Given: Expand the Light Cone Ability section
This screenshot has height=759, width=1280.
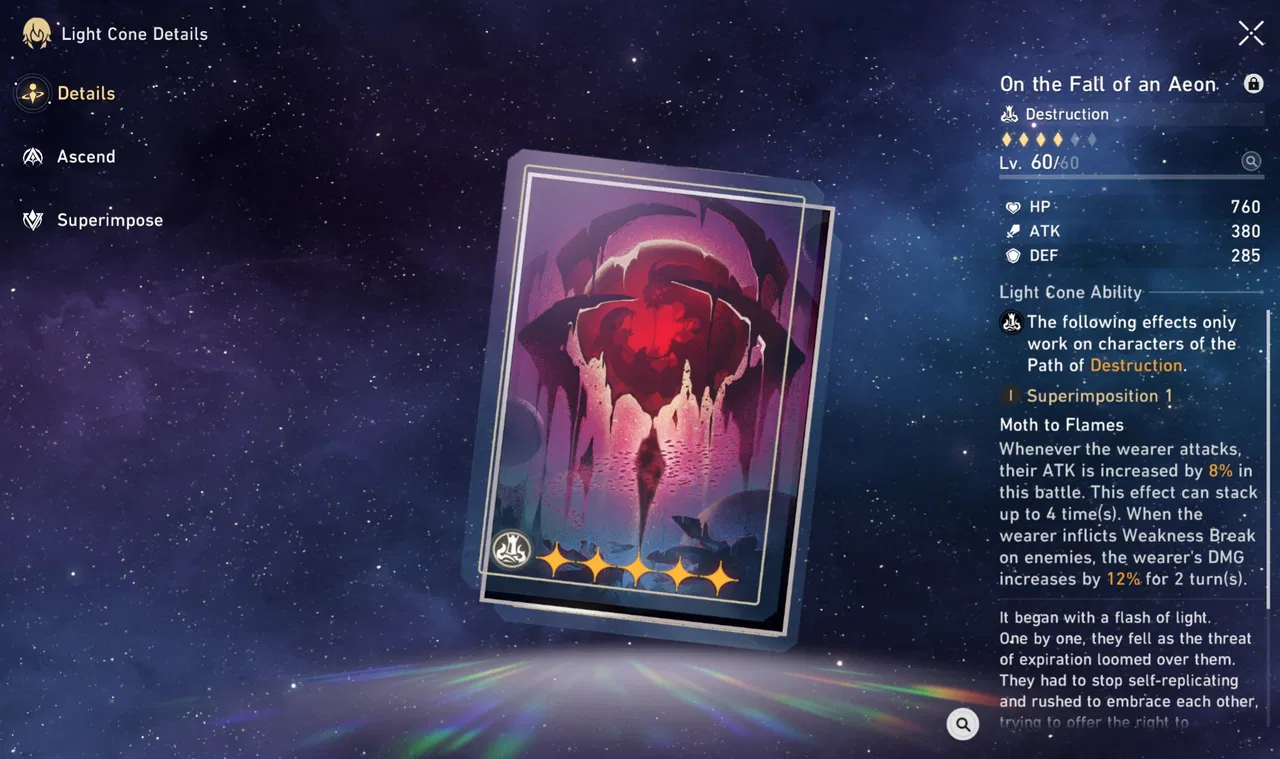Looking at the screenshot, I should [x=1071, y=292].
